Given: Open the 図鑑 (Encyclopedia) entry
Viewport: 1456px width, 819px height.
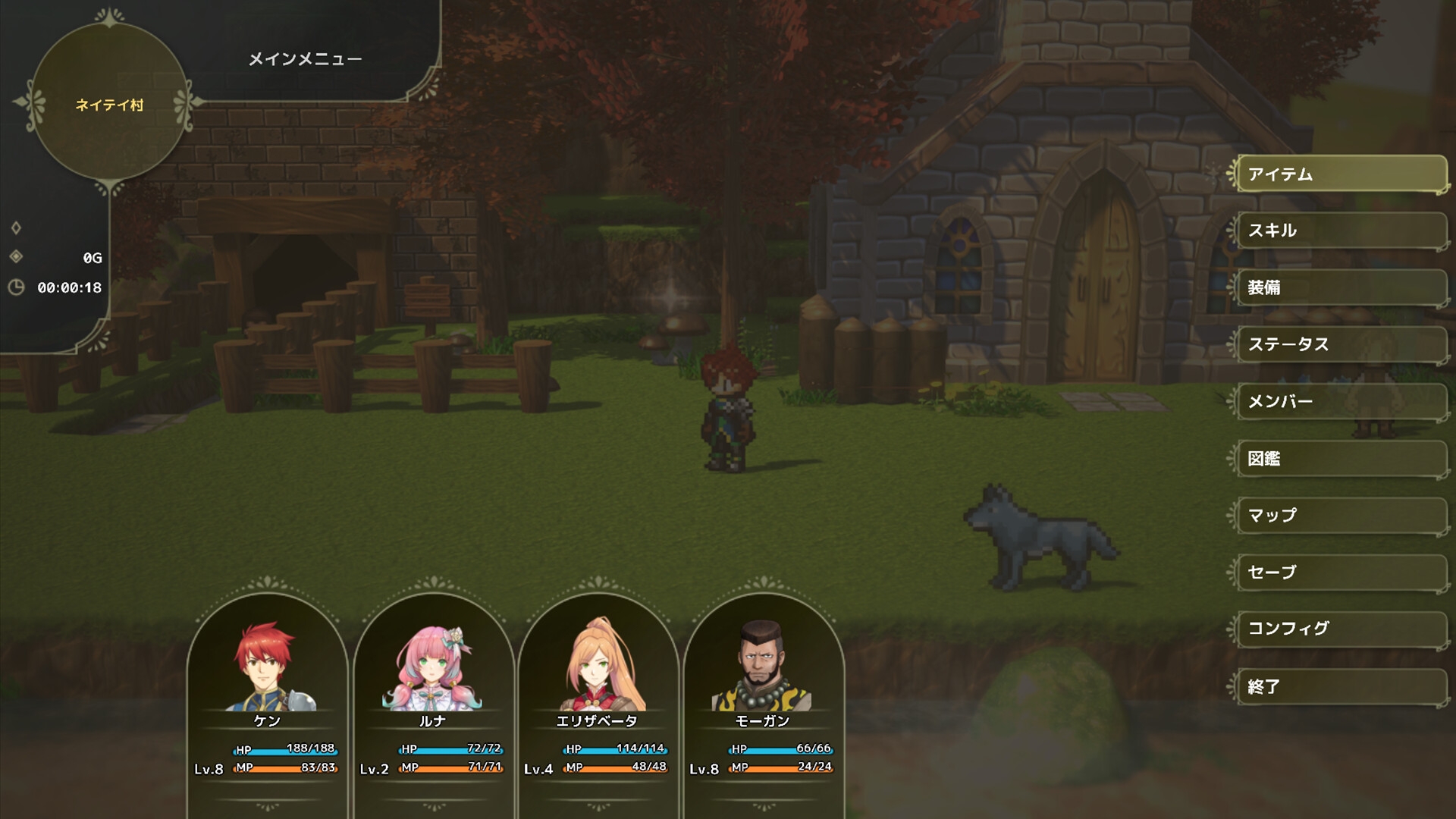Looking at the screenshot, I should [x=1339, y=459].
